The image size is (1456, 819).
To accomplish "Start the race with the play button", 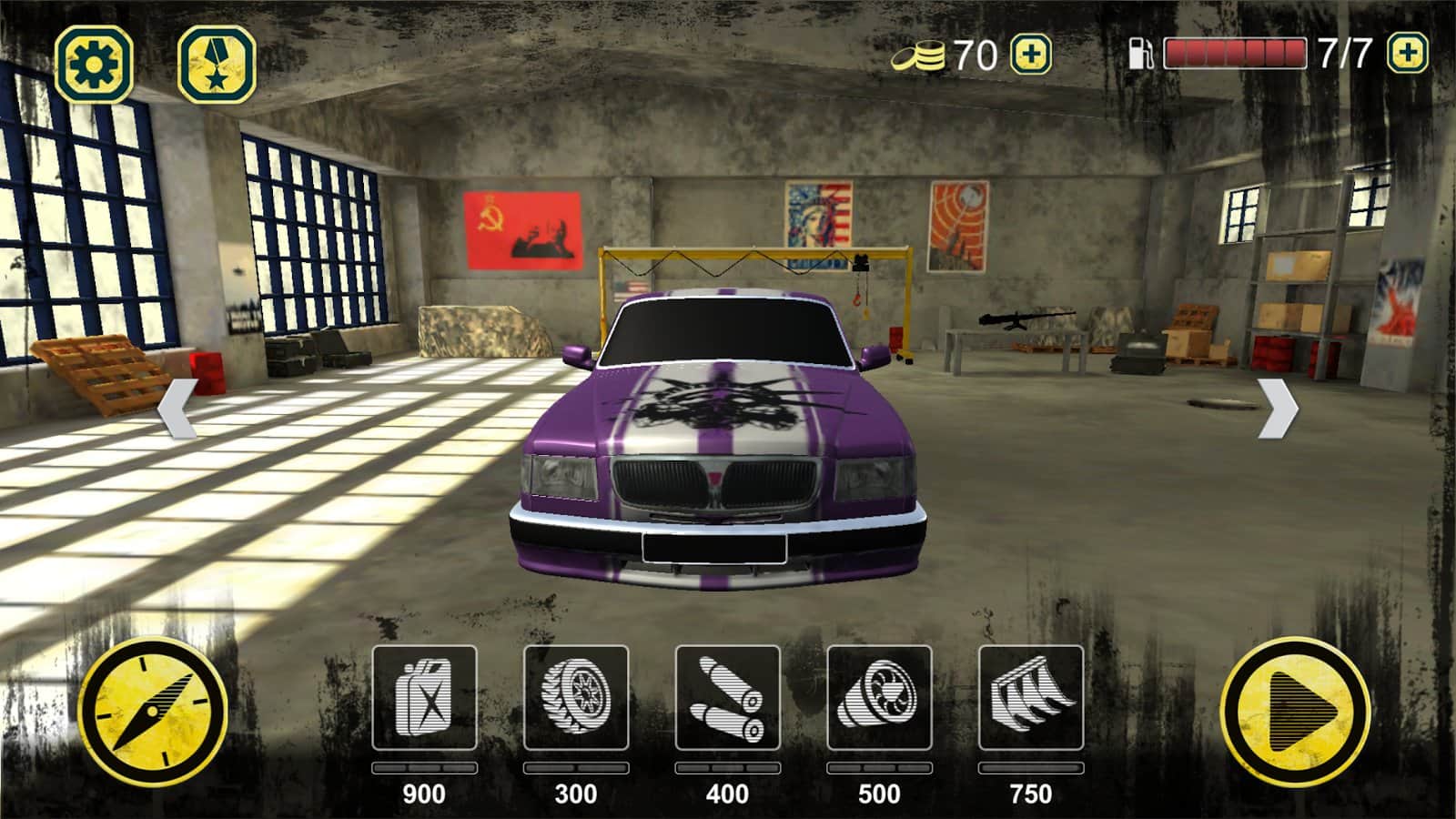I will click(1295, 713).
